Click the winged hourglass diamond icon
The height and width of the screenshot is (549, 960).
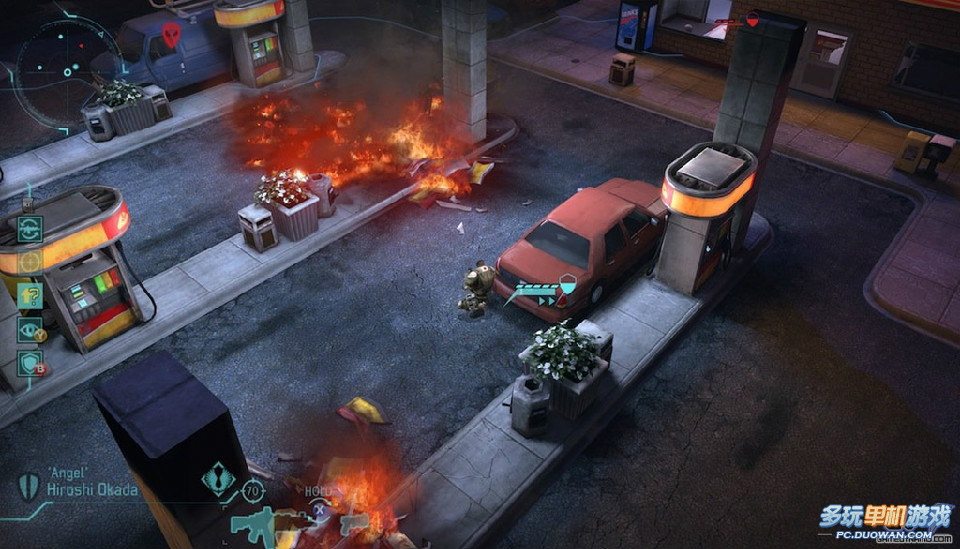[217, 479]
